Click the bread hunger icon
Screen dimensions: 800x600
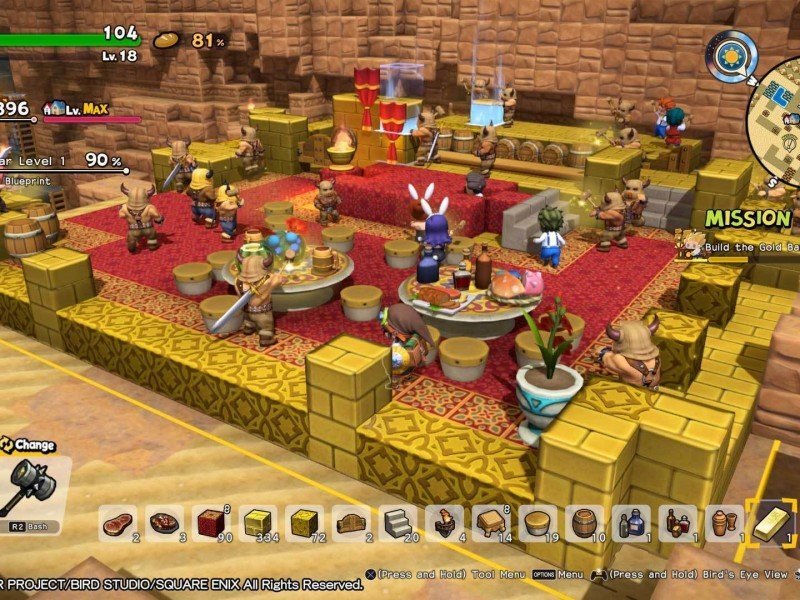[x=167, y=41]
